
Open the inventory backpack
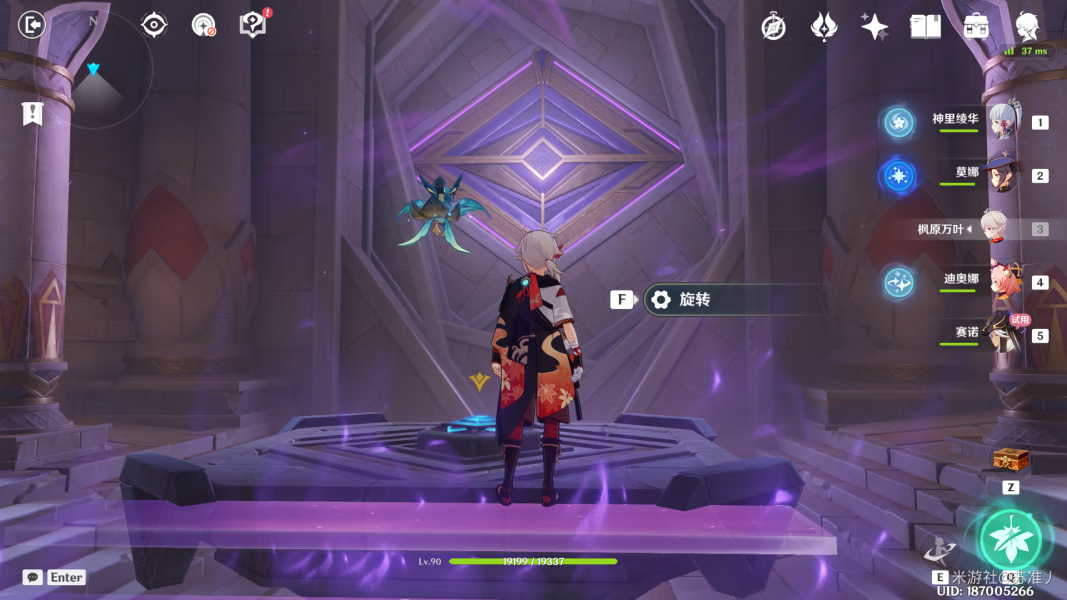(x=976, y=27)
